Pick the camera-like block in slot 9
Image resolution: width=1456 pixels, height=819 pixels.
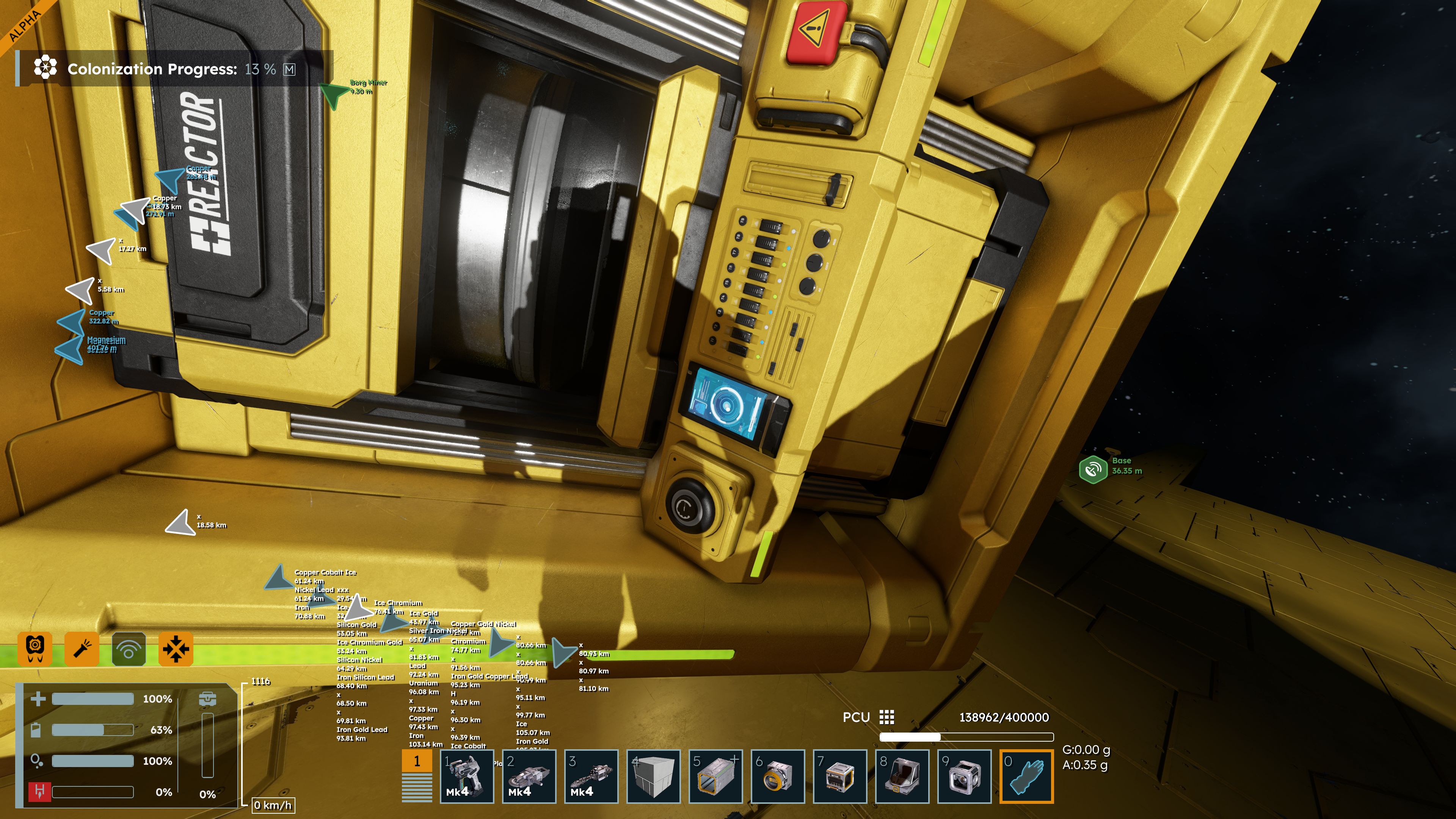964,776
